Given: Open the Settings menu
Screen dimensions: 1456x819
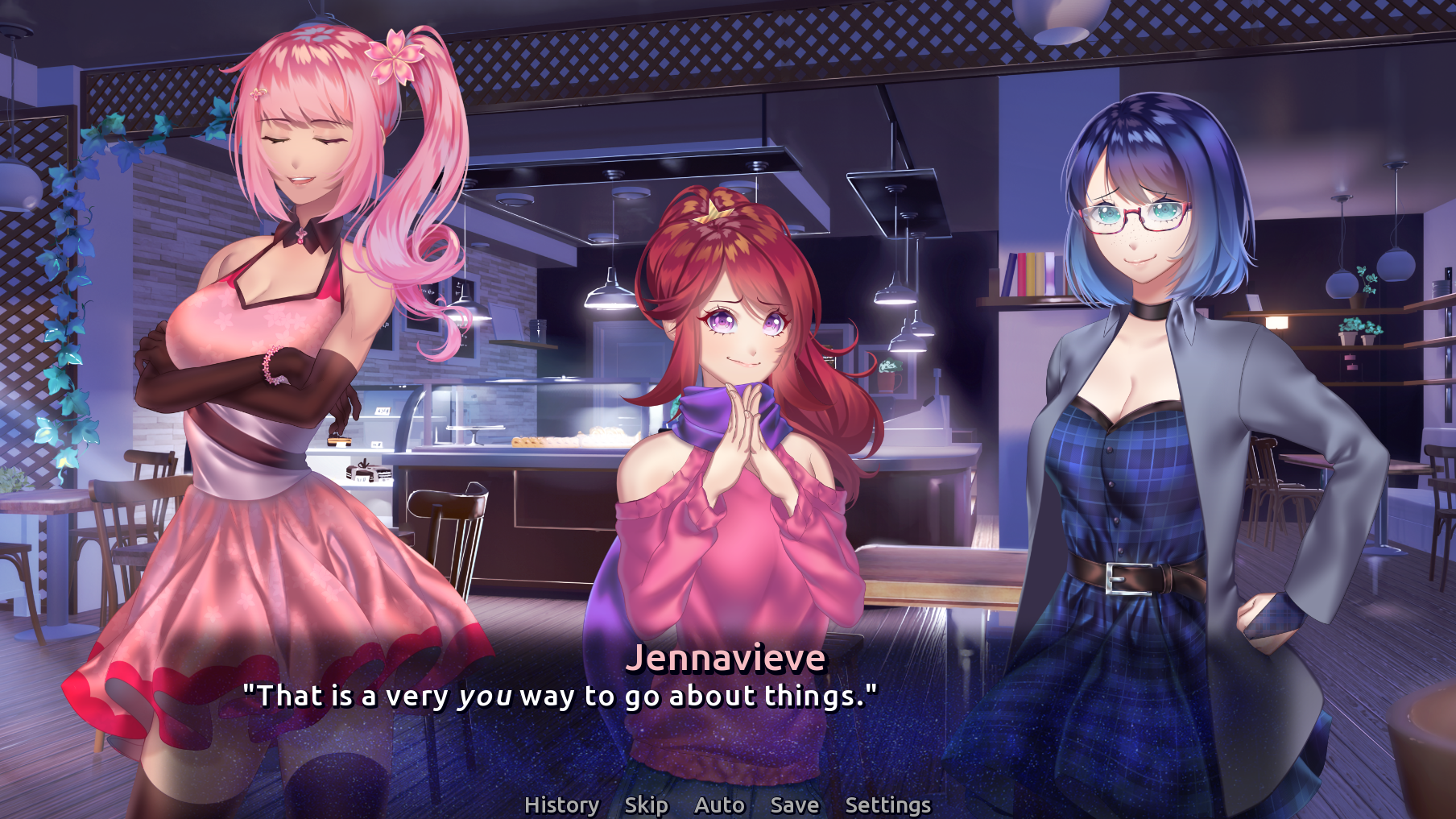Looking at the screenshot, I should (x=887, y=805).
